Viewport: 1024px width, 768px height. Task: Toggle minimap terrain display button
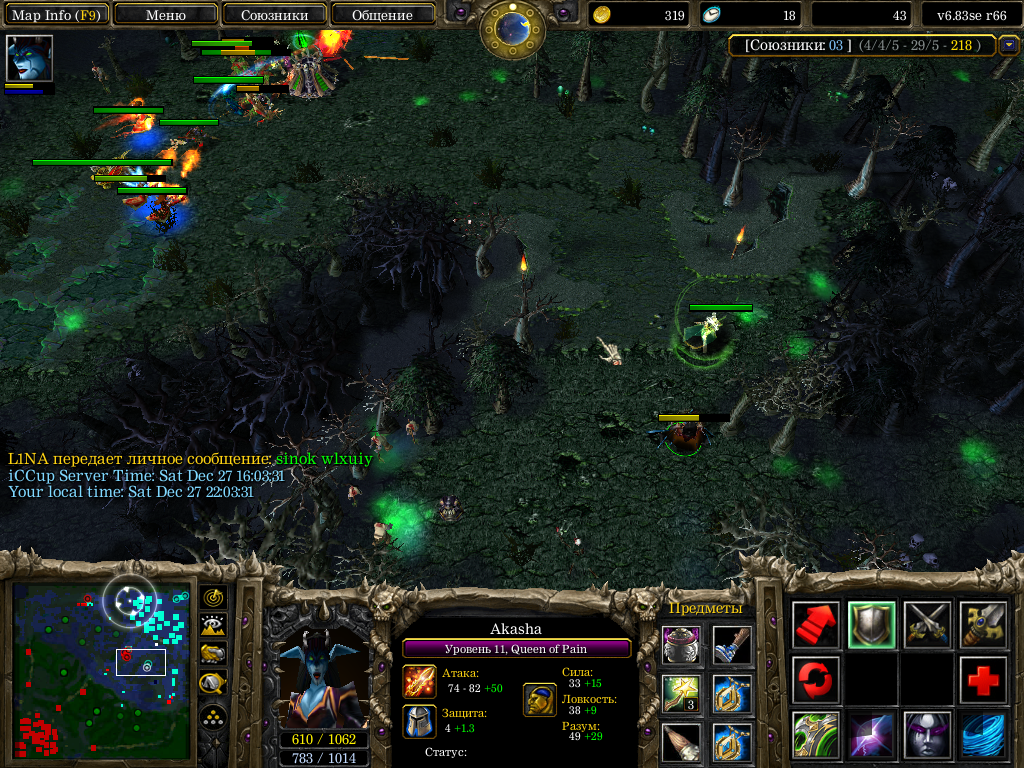pyautogui.click(x=213, y=626)
